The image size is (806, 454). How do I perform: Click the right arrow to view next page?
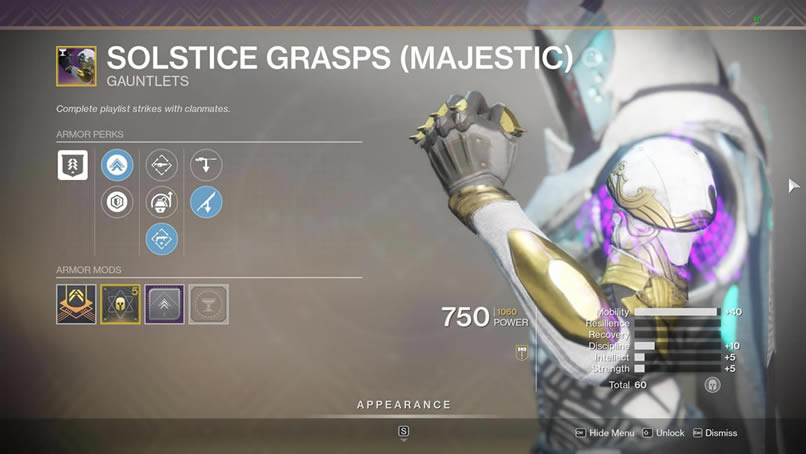(794, 185)
